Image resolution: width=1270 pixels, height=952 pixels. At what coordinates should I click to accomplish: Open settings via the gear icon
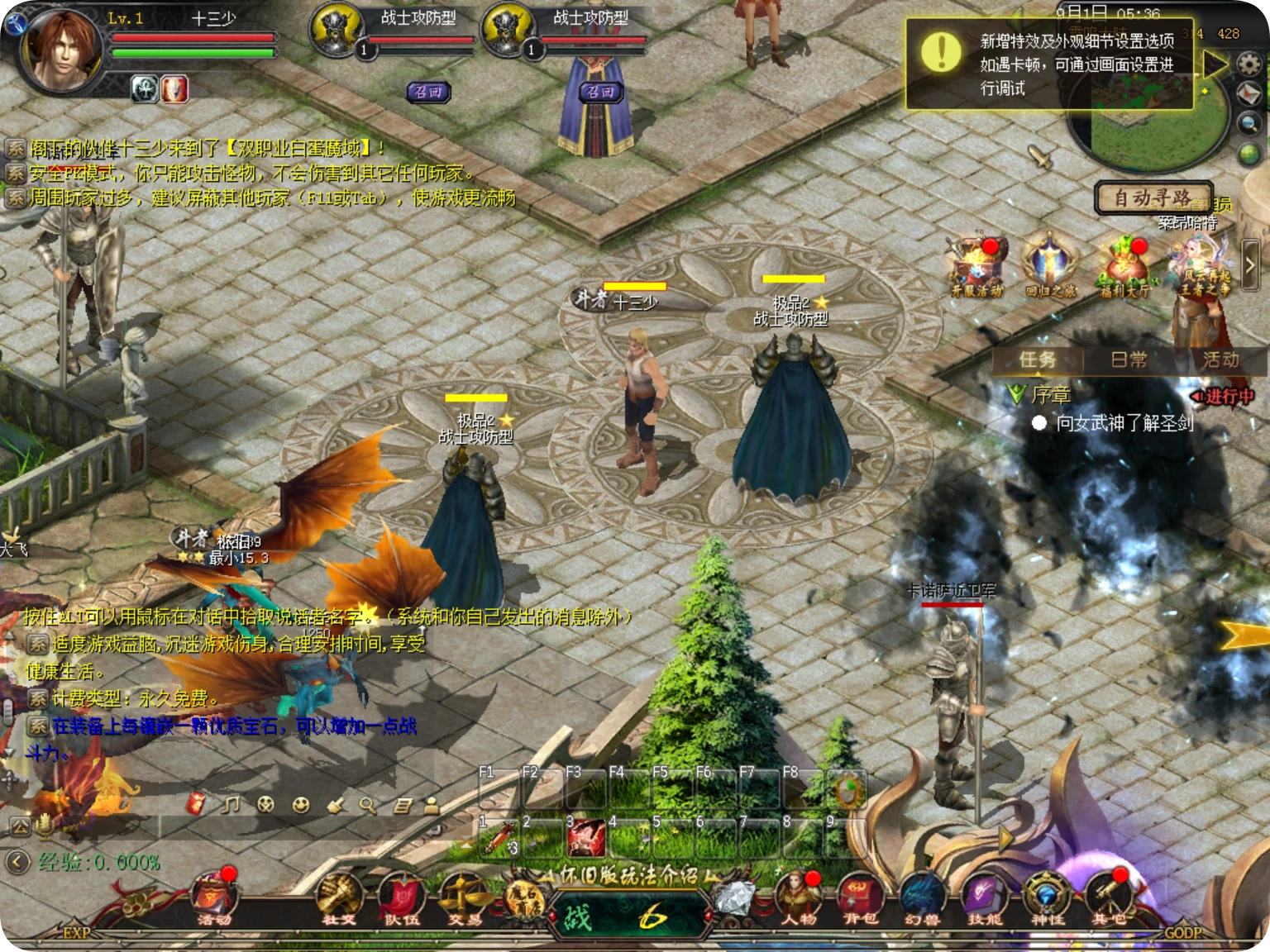tap(1249, 64)
